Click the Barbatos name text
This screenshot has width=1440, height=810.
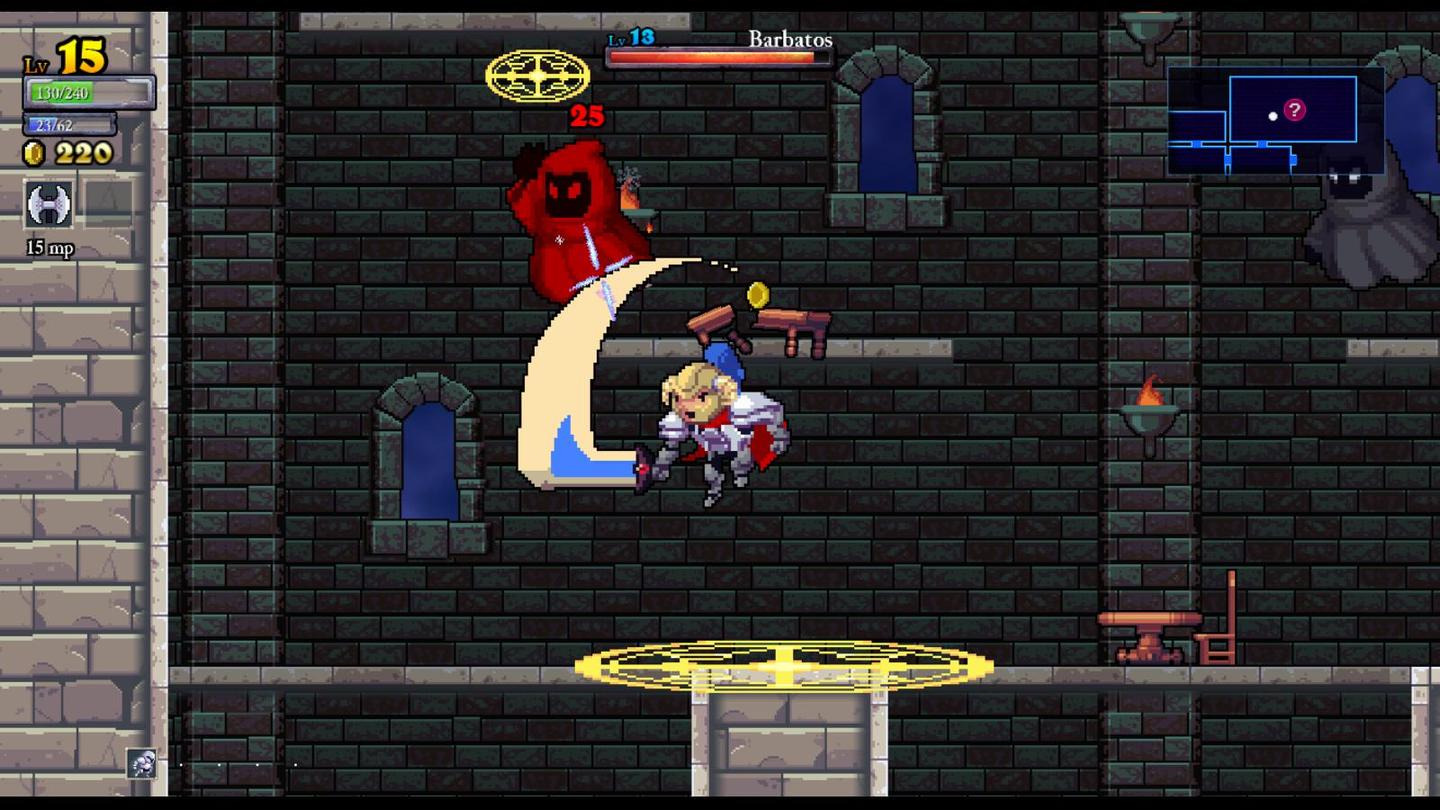click(x=791, y=40)
